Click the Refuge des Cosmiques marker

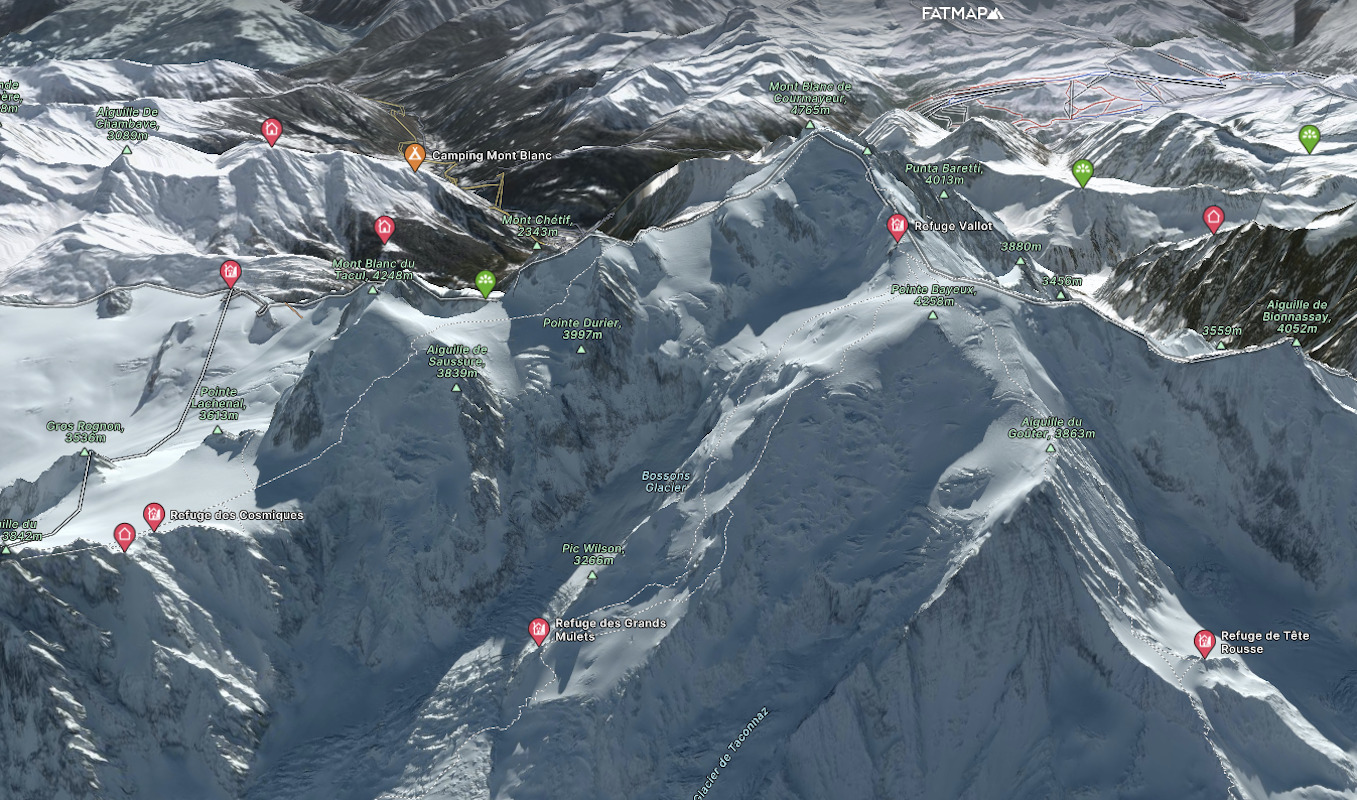pos(153,515)
